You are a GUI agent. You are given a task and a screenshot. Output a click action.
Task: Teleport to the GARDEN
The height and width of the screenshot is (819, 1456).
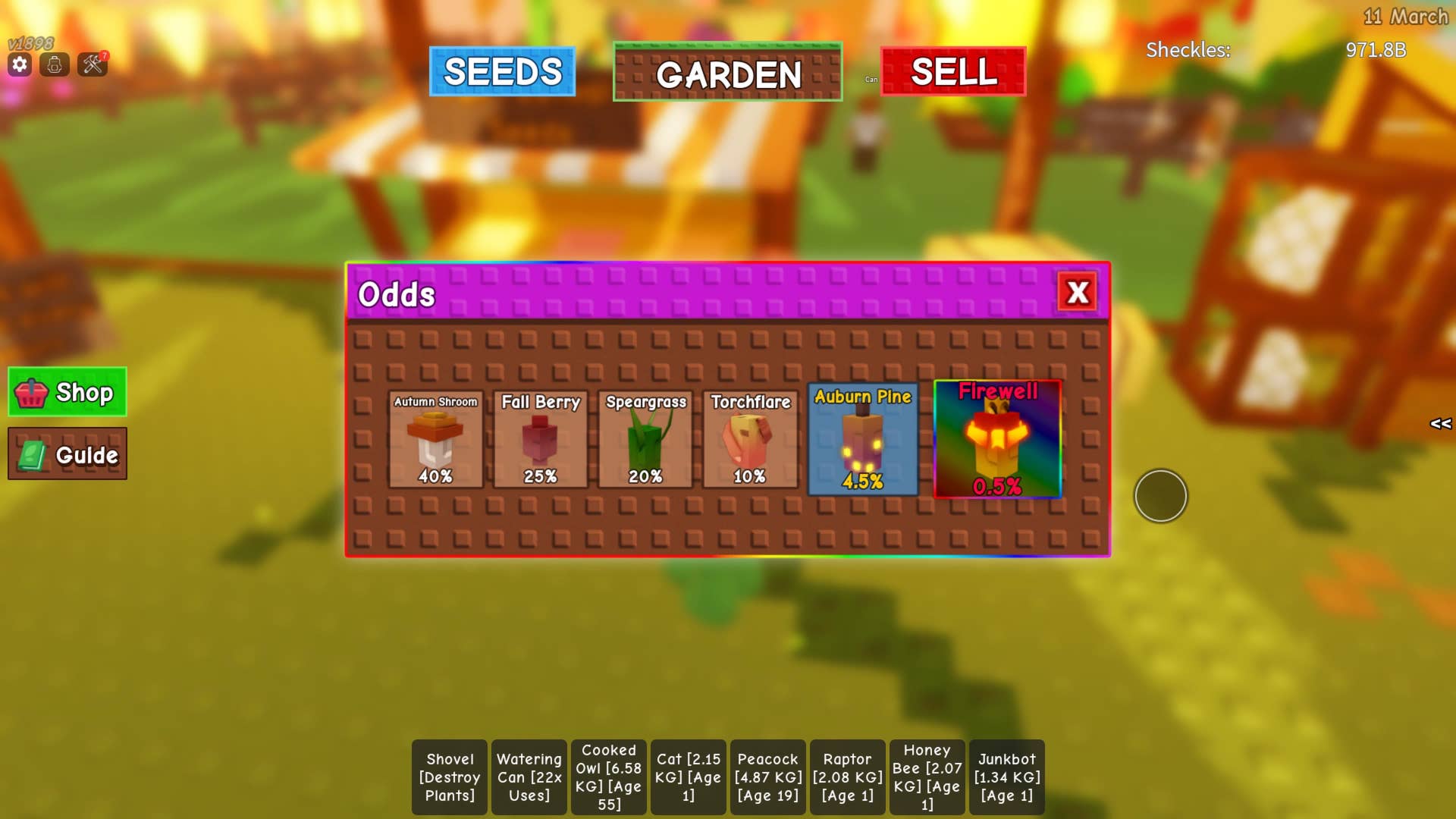pyautogui.click(x=727, y=72)
